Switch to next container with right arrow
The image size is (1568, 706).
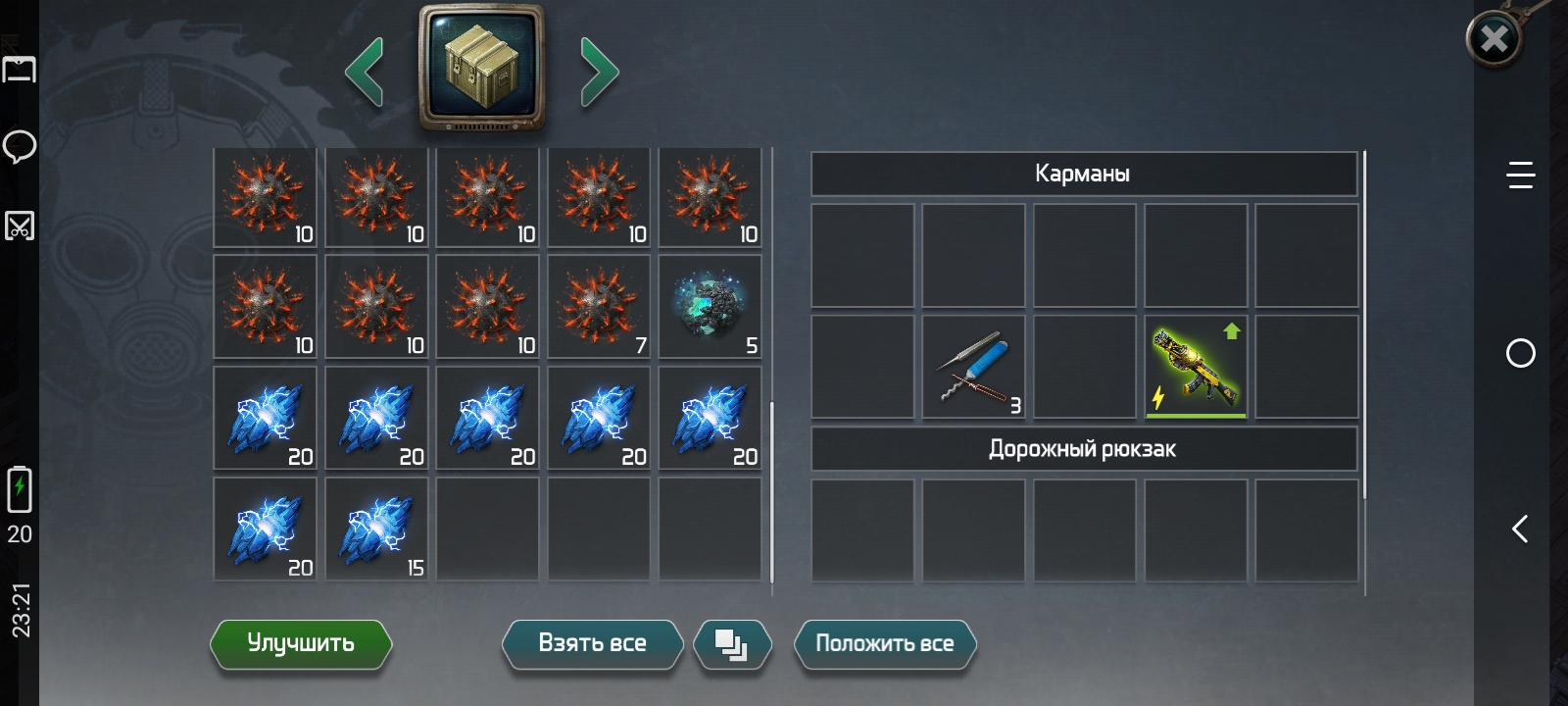point(599,72)
